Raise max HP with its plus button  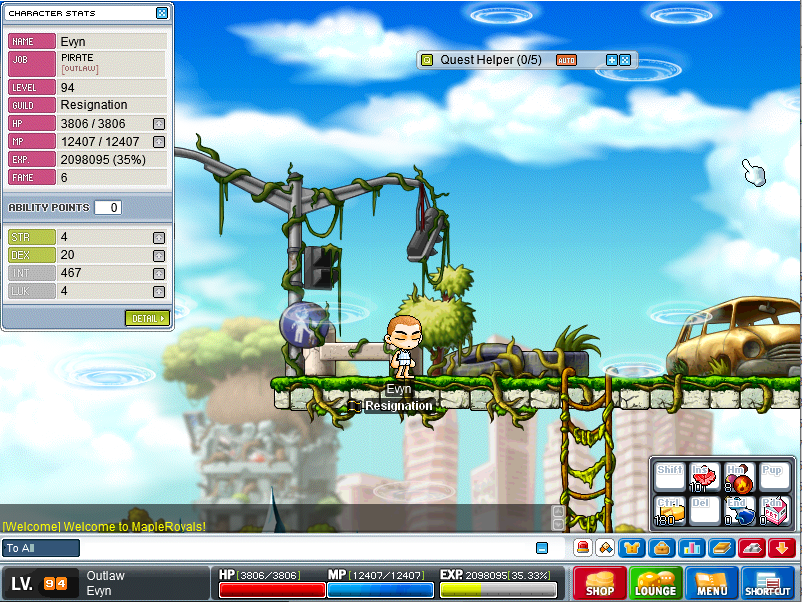[x=158, y=124]
